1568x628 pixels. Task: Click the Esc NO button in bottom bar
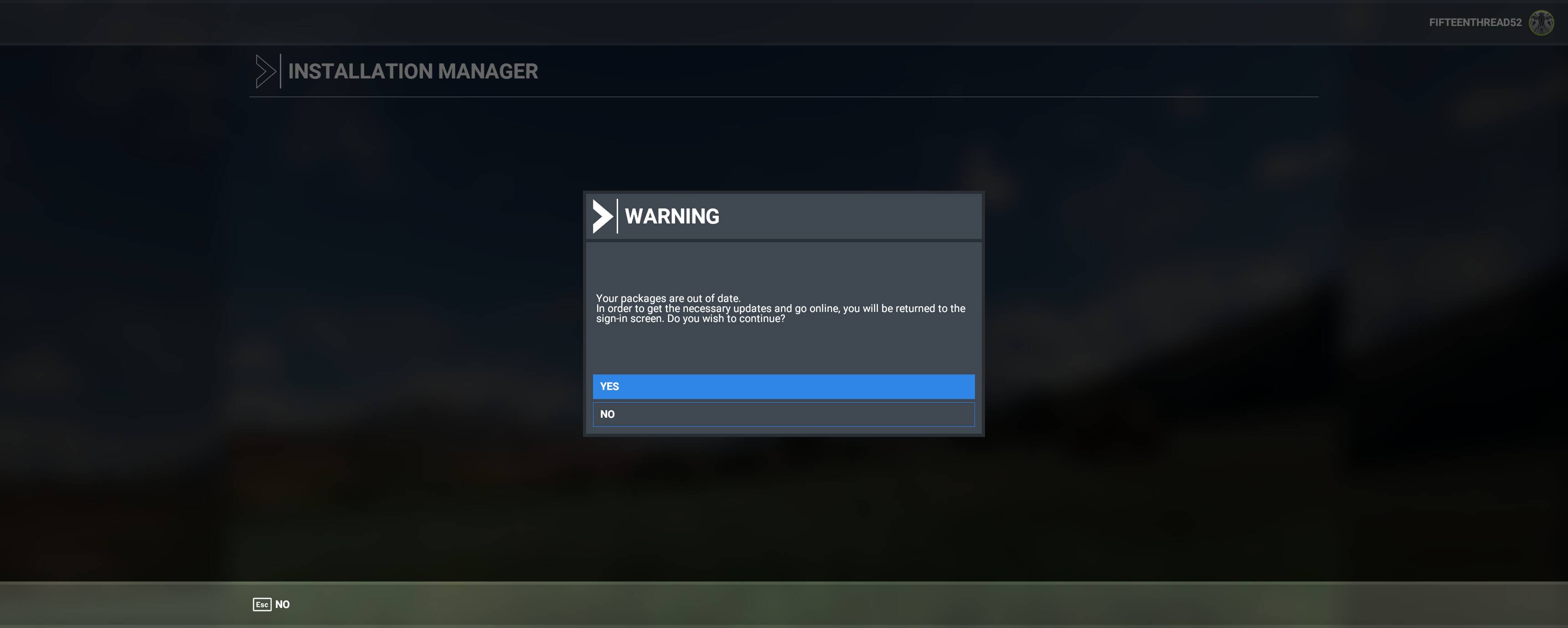[272, 604]
